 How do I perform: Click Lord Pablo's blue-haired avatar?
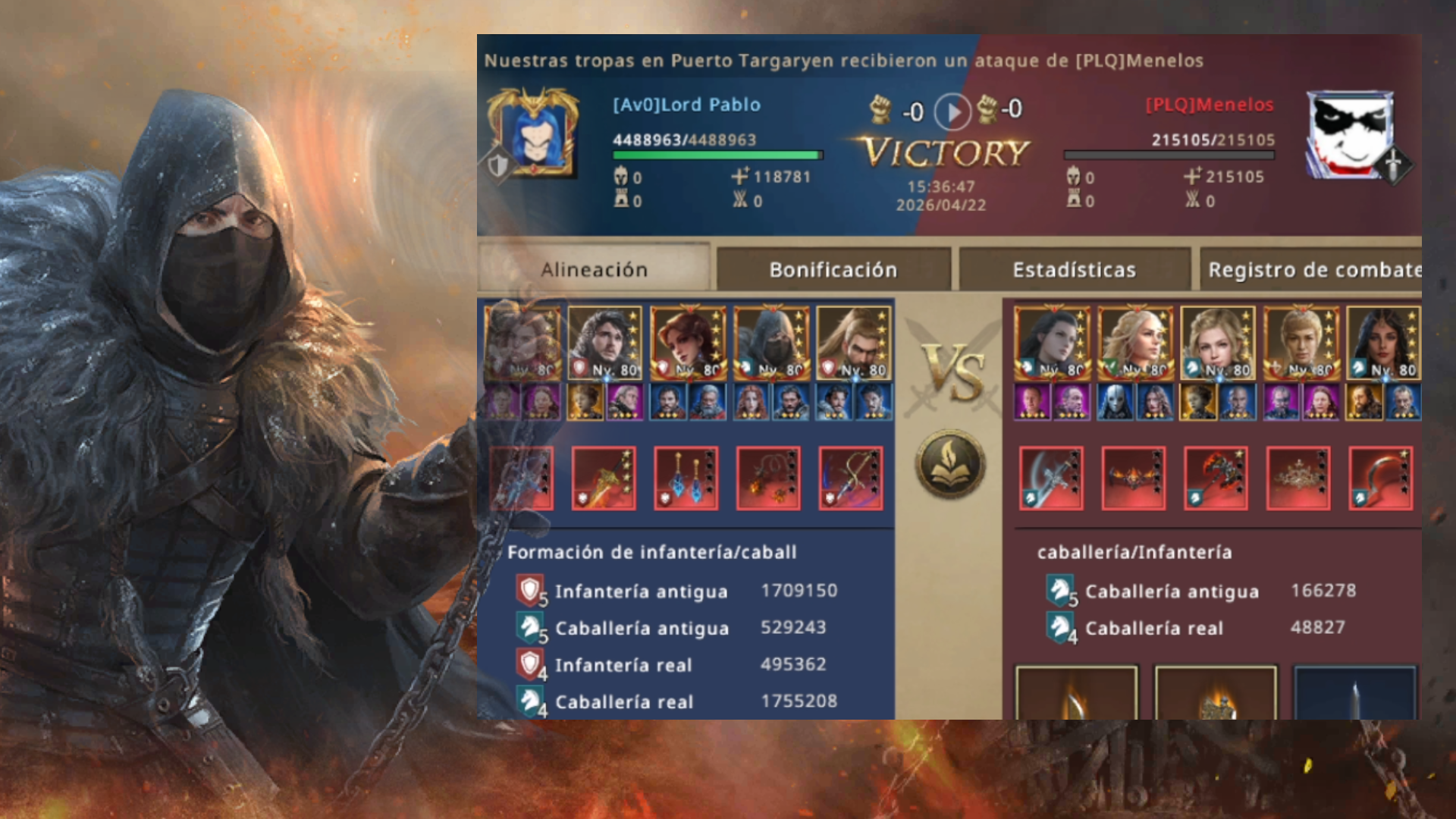click(534, 134)
